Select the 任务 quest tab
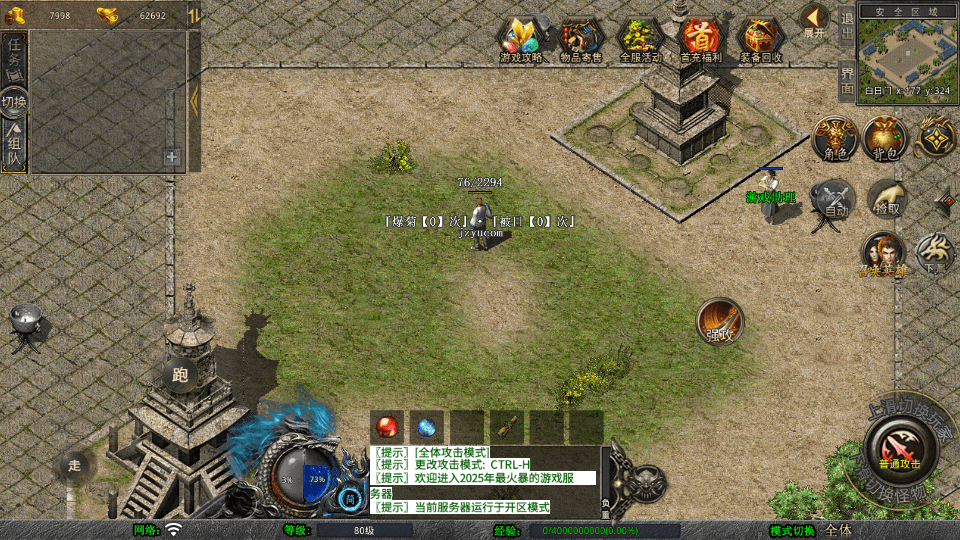Viewport: 960px width, 540px height. tap(15, 57)
